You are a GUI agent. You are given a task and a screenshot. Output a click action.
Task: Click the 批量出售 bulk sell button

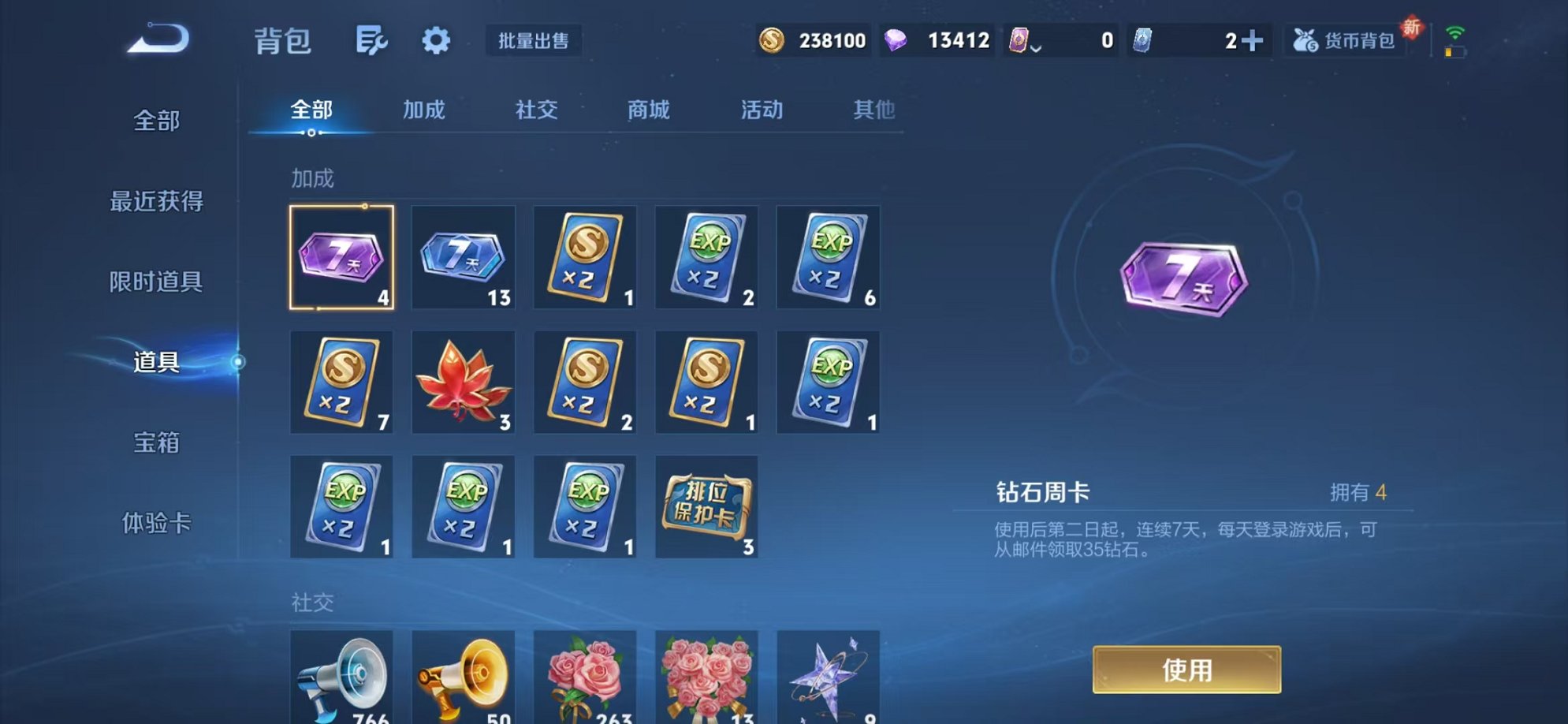[x=534, y=41]
